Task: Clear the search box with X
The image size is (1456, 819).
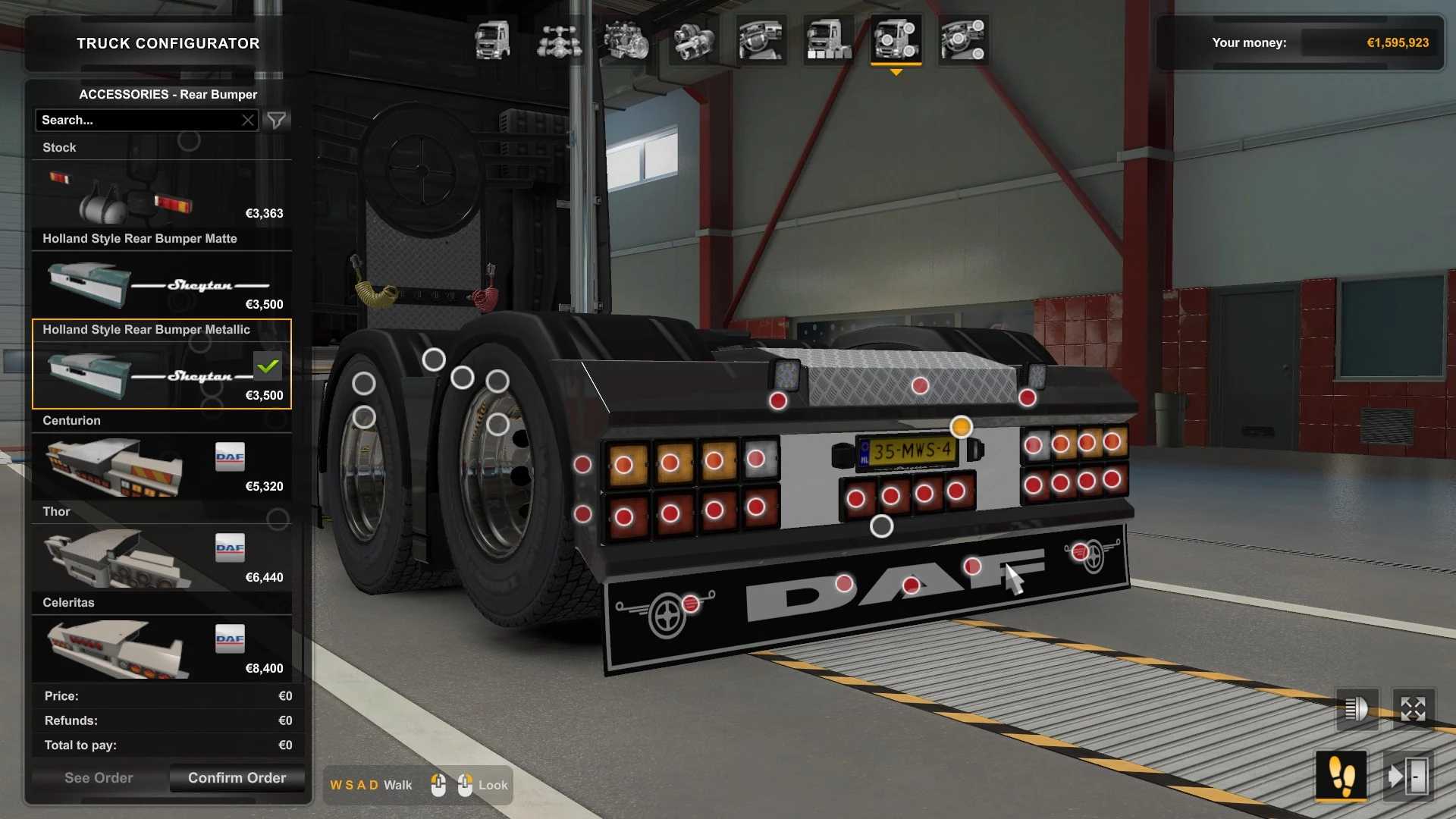Action: pyautogui.click(x=248, y=120)
